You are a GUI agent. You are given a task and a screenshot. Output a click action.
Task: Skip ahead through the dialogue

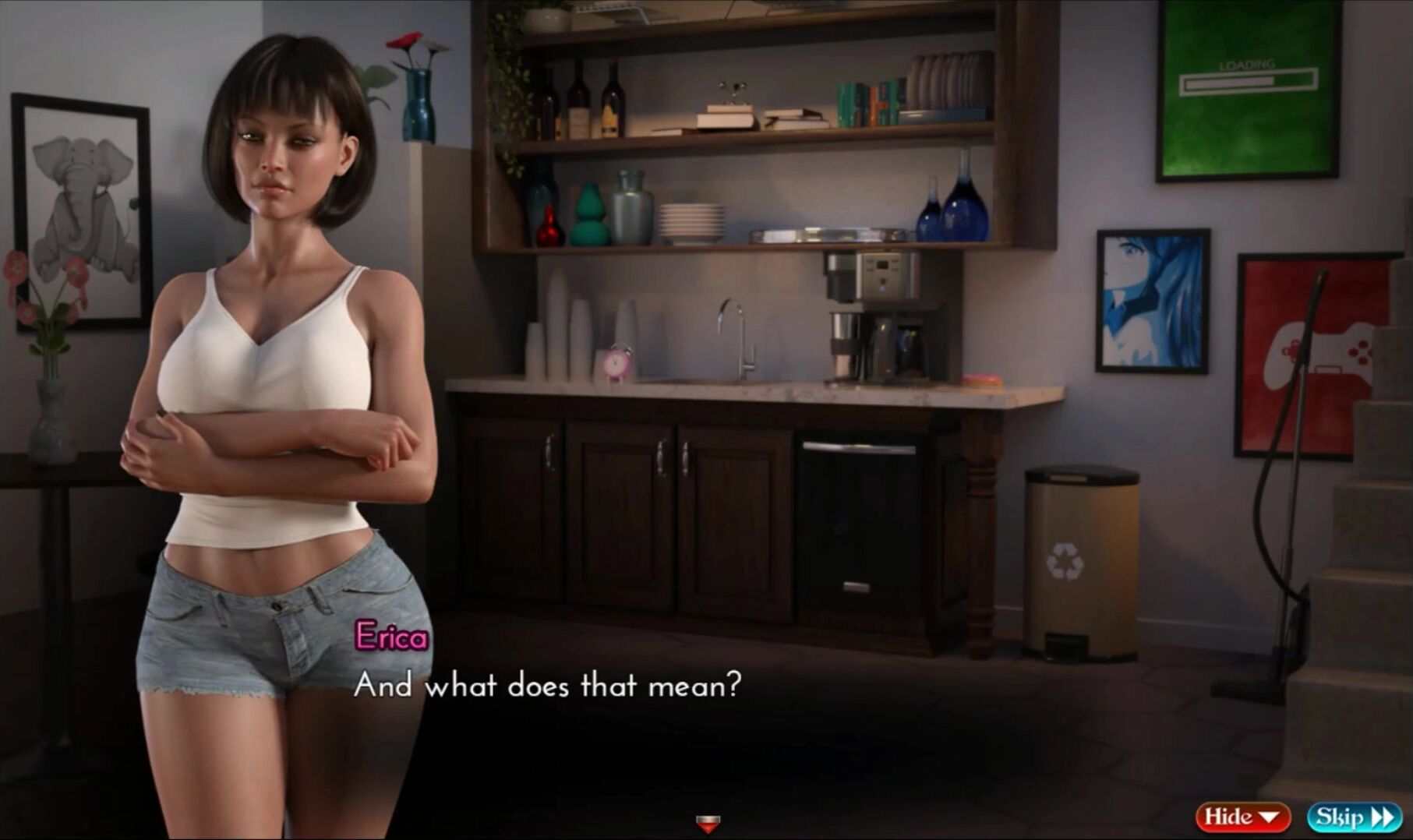(x=1353, y=817)
